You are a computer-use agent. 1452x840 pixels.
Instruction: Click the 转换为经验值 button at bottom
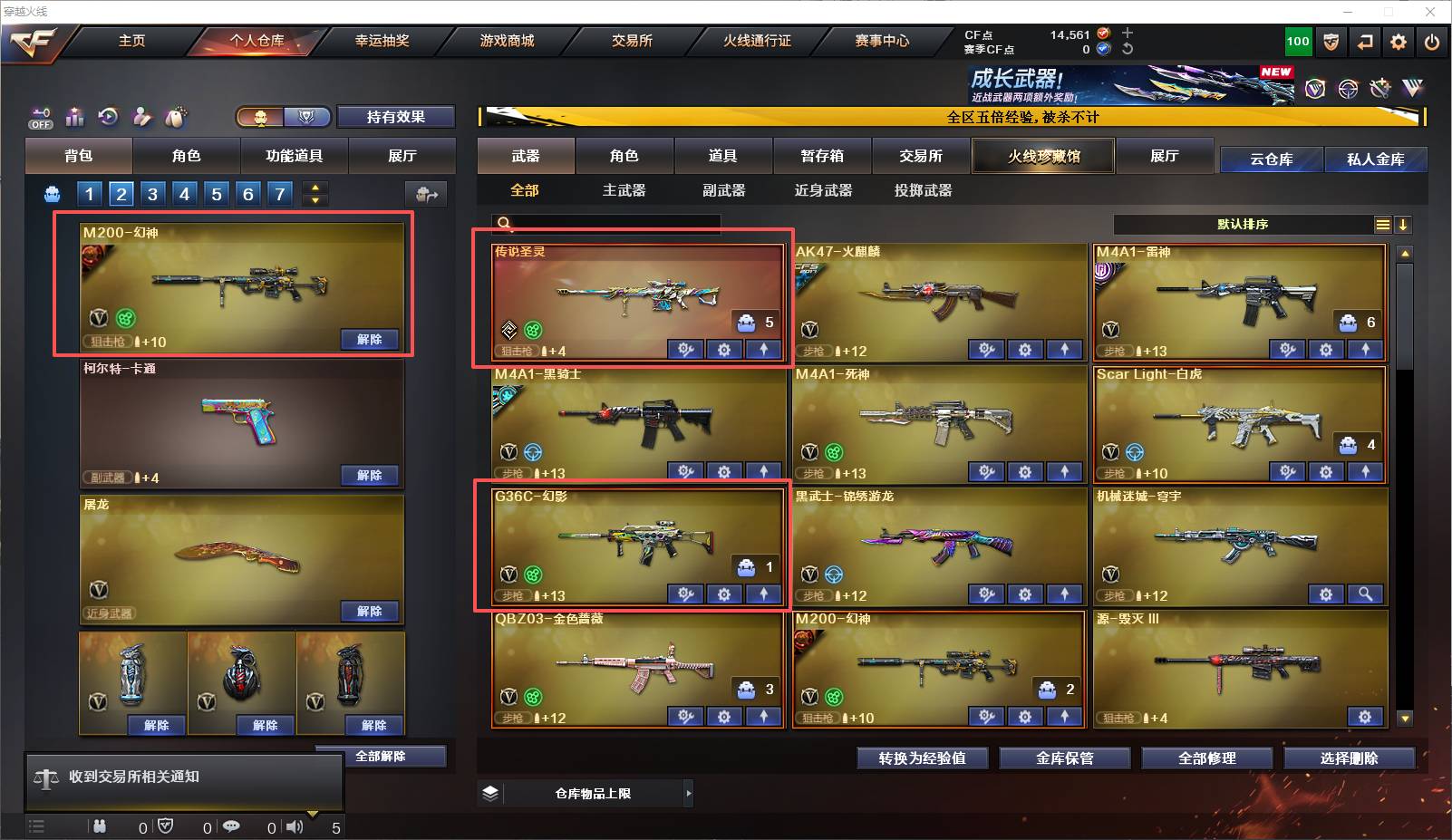922,758
